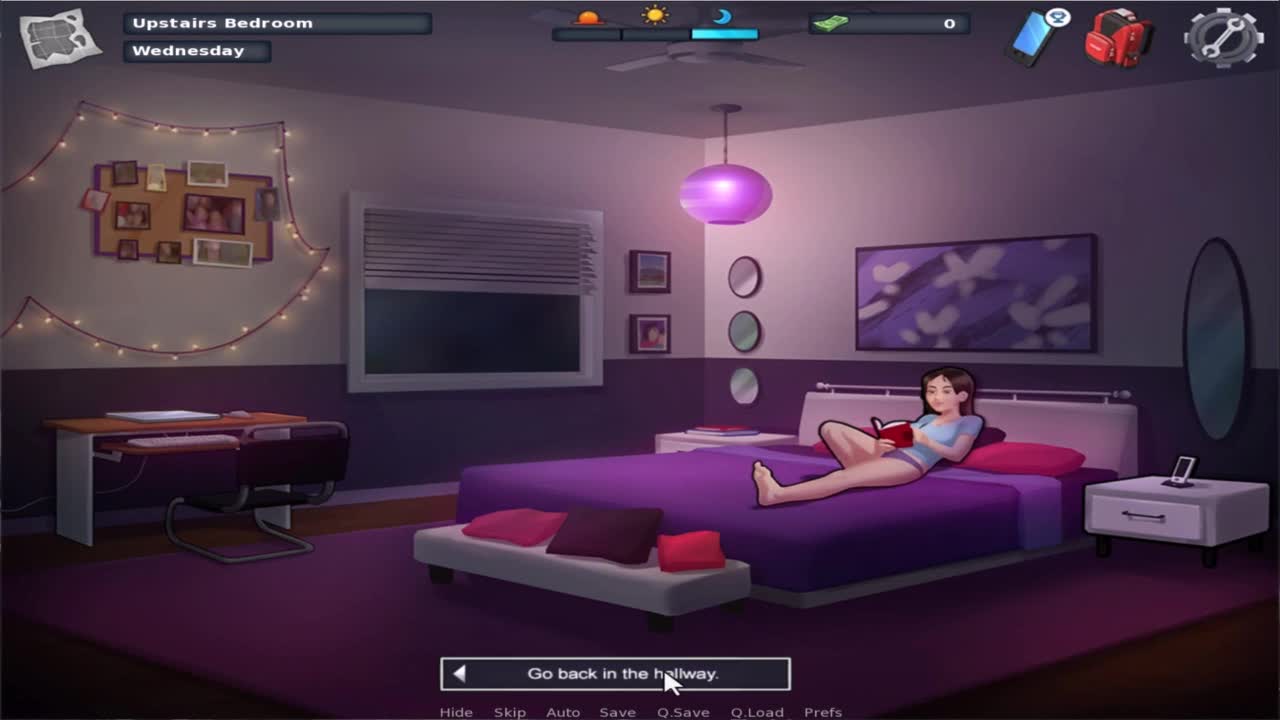The height and width of the screenshot is (720, 1280).
Task: Open the red backpack inventory
Action: [x=1118, y=38]
